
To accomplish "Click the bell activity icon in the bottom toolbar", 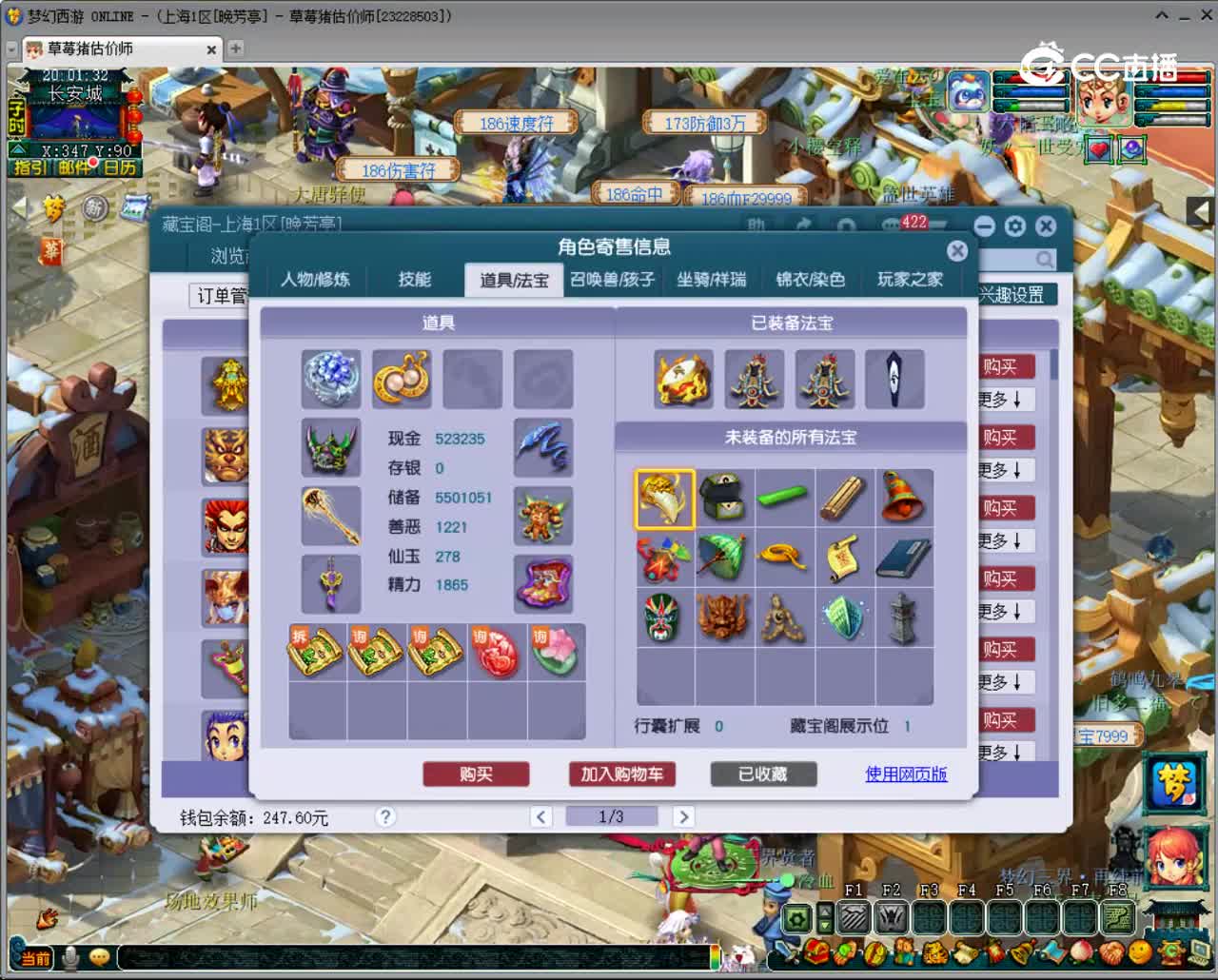I will (x=1023, y=952).
